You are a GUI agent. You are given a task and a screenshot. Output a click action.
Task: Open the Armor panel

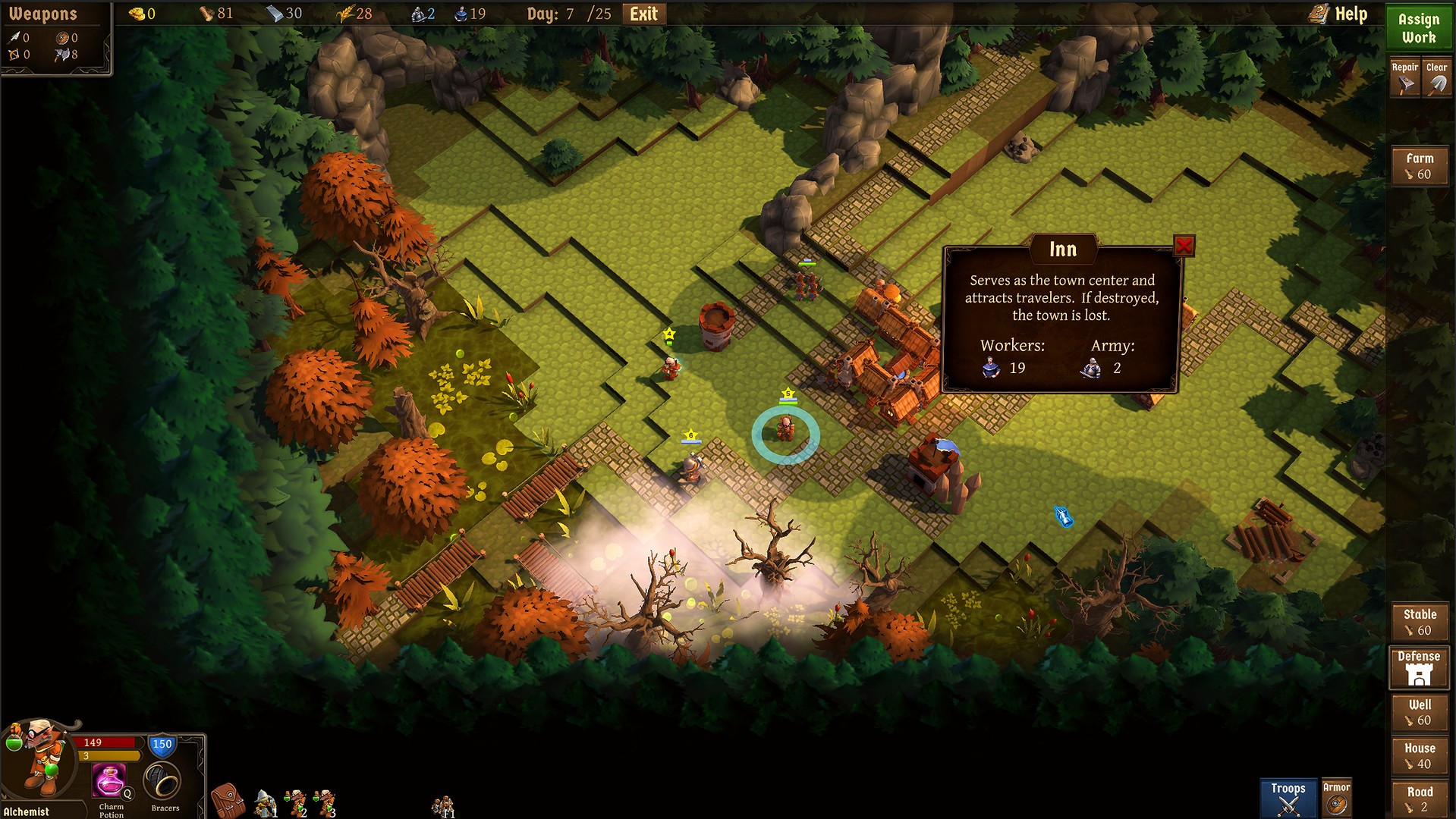1336,799
